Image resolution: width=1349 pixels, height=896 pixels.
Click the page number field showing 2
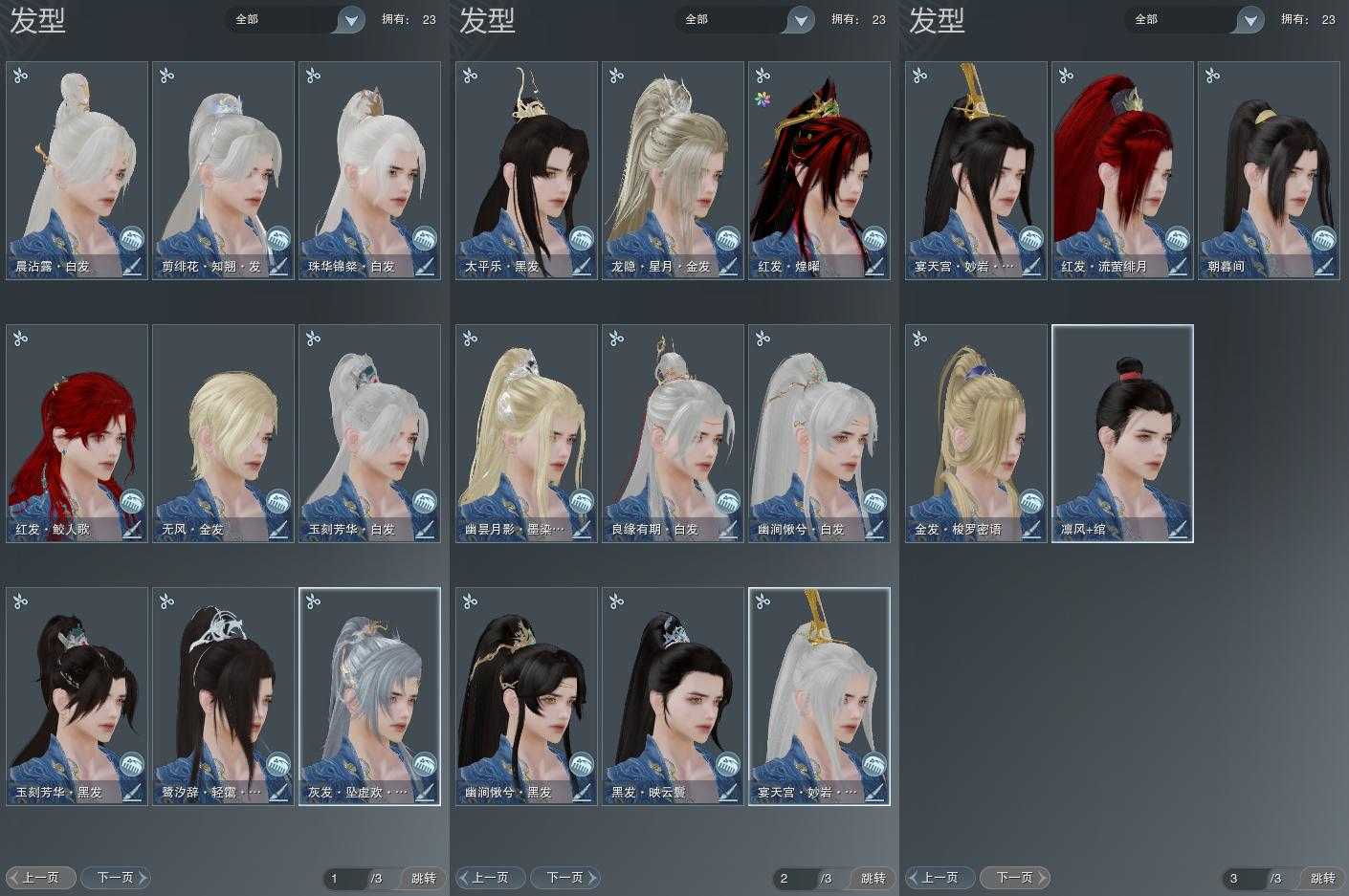pos(794,878)
